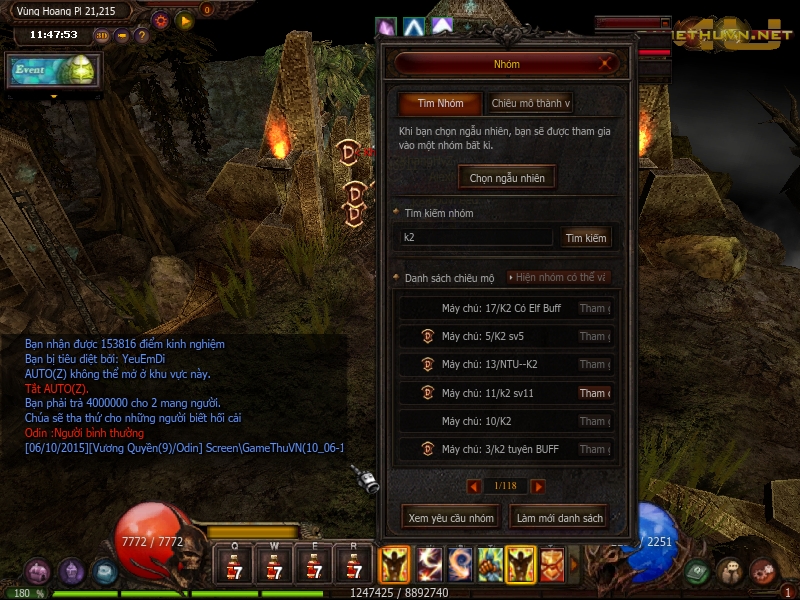The width and height of the screenshot is (800, 600).
Task: Click the Chọn ngẫu nhiên button
Action: tap(507, 177)
